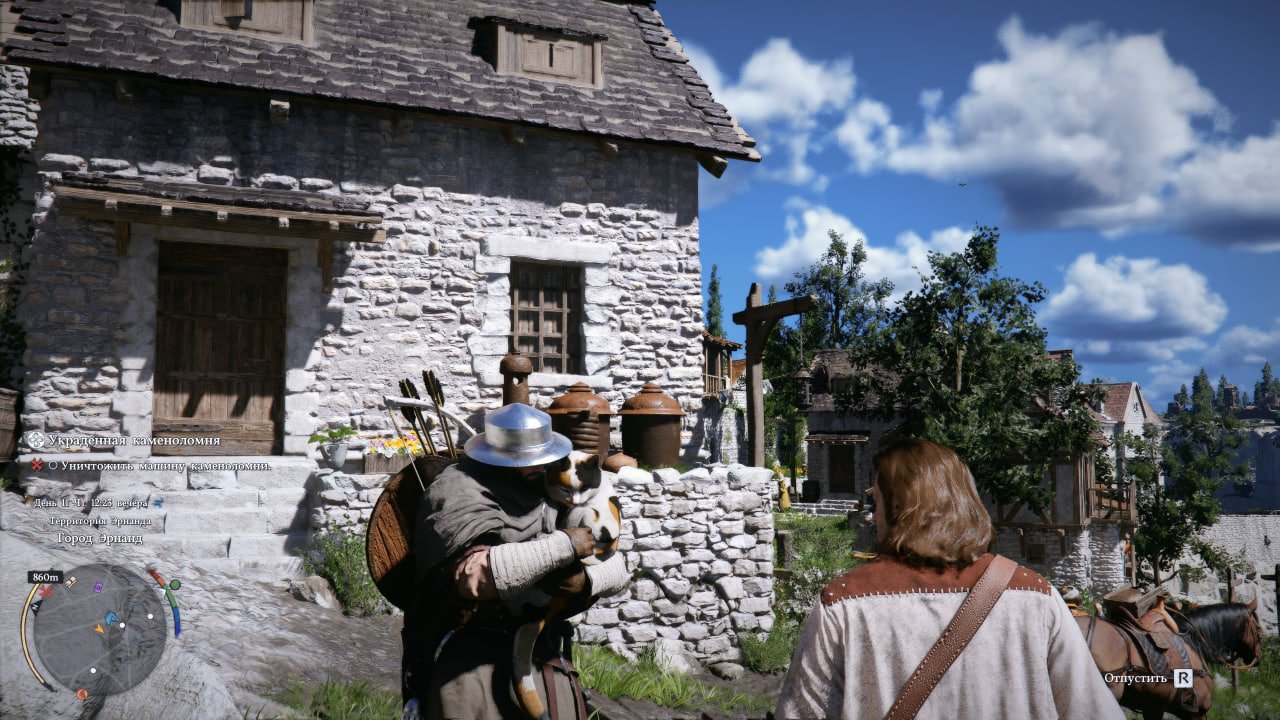Image resolution: width=1280 pixels, height=720 pixels.
Task: Click the purple marker on the minimap
Action: click(98, 587)
